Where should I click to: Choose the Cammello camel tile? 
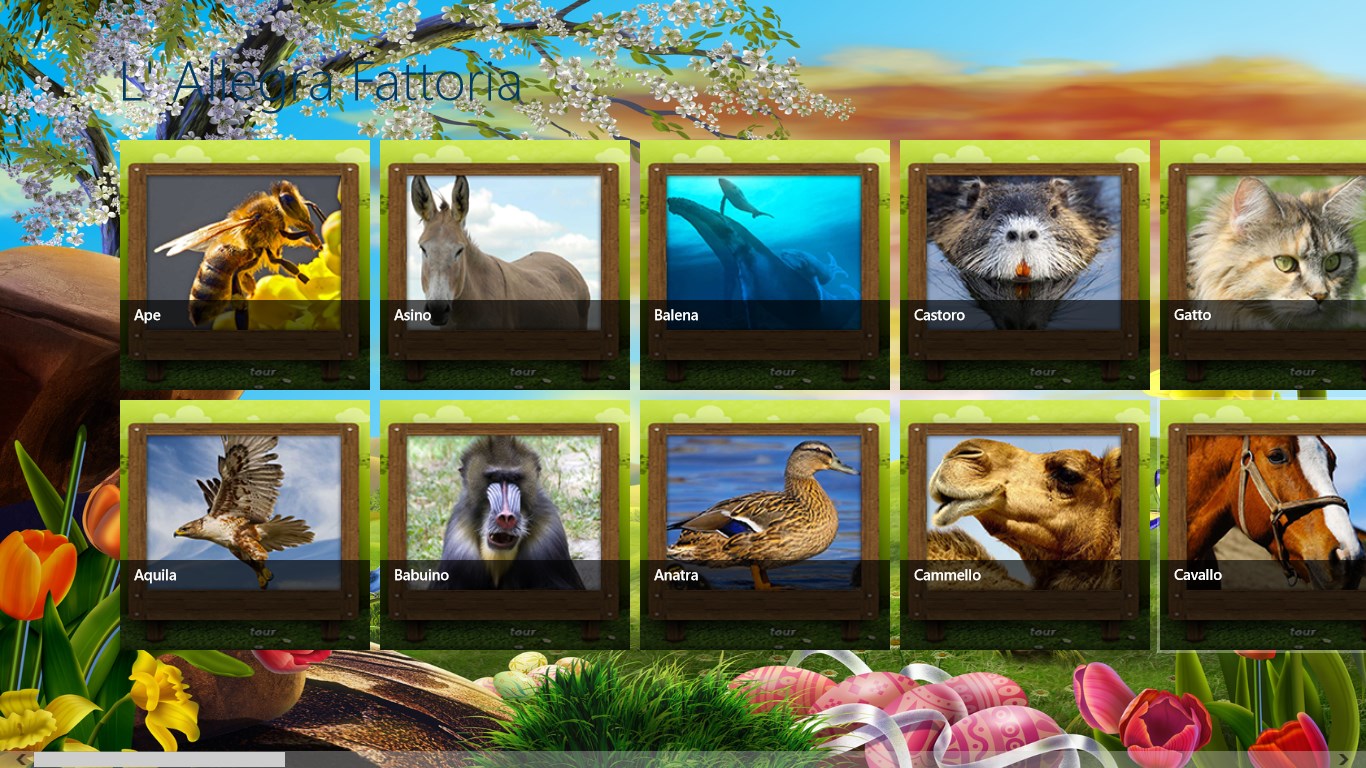pyautogui.click(x=1024, y=524)
